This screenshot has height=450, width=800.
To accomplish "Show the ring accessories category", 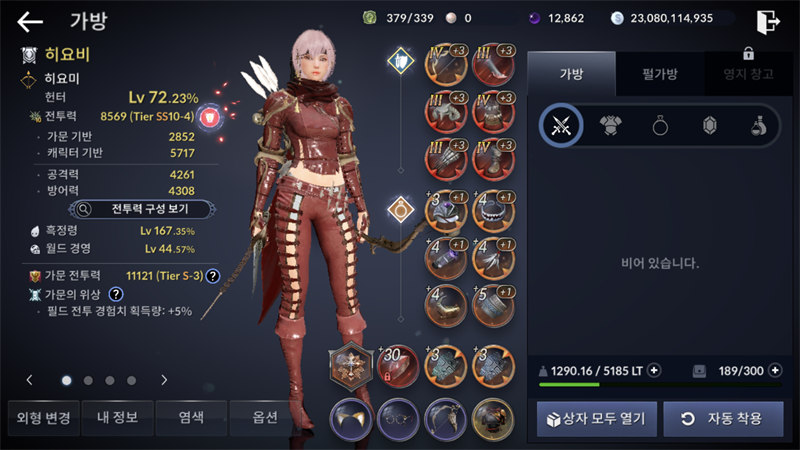I will [660, 125].
